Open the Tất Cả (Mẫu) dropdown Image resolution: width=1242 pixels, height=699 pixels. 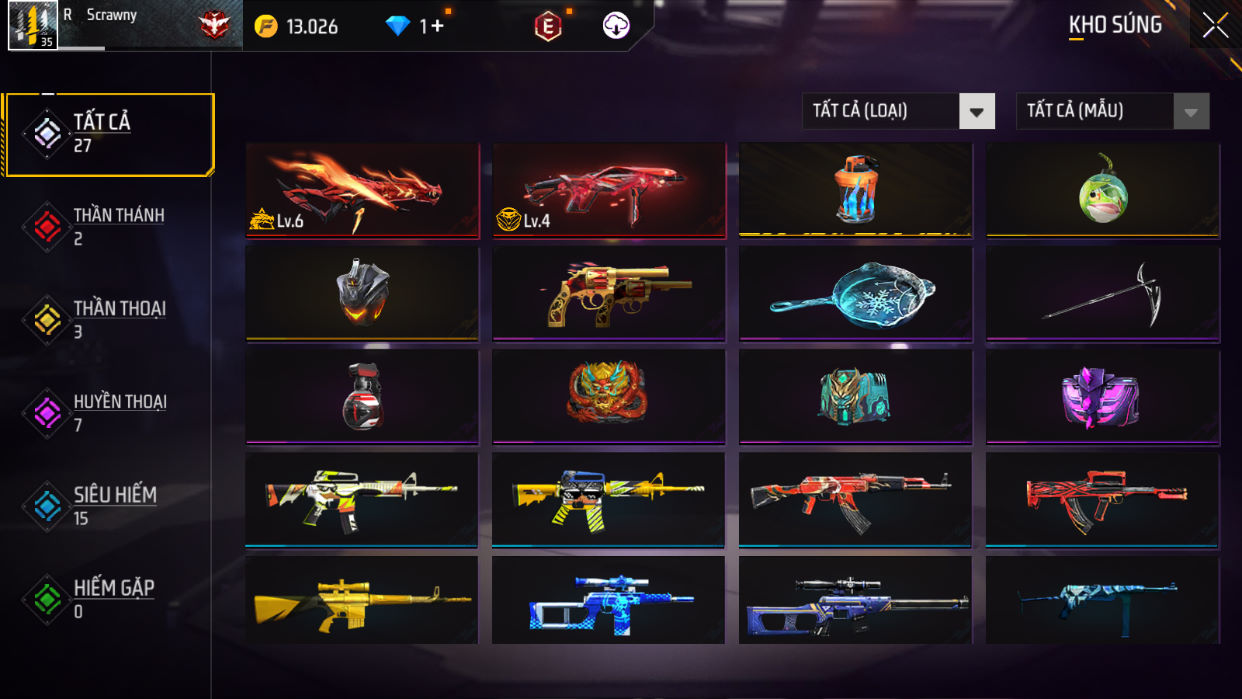click(x=1112, y=111)
